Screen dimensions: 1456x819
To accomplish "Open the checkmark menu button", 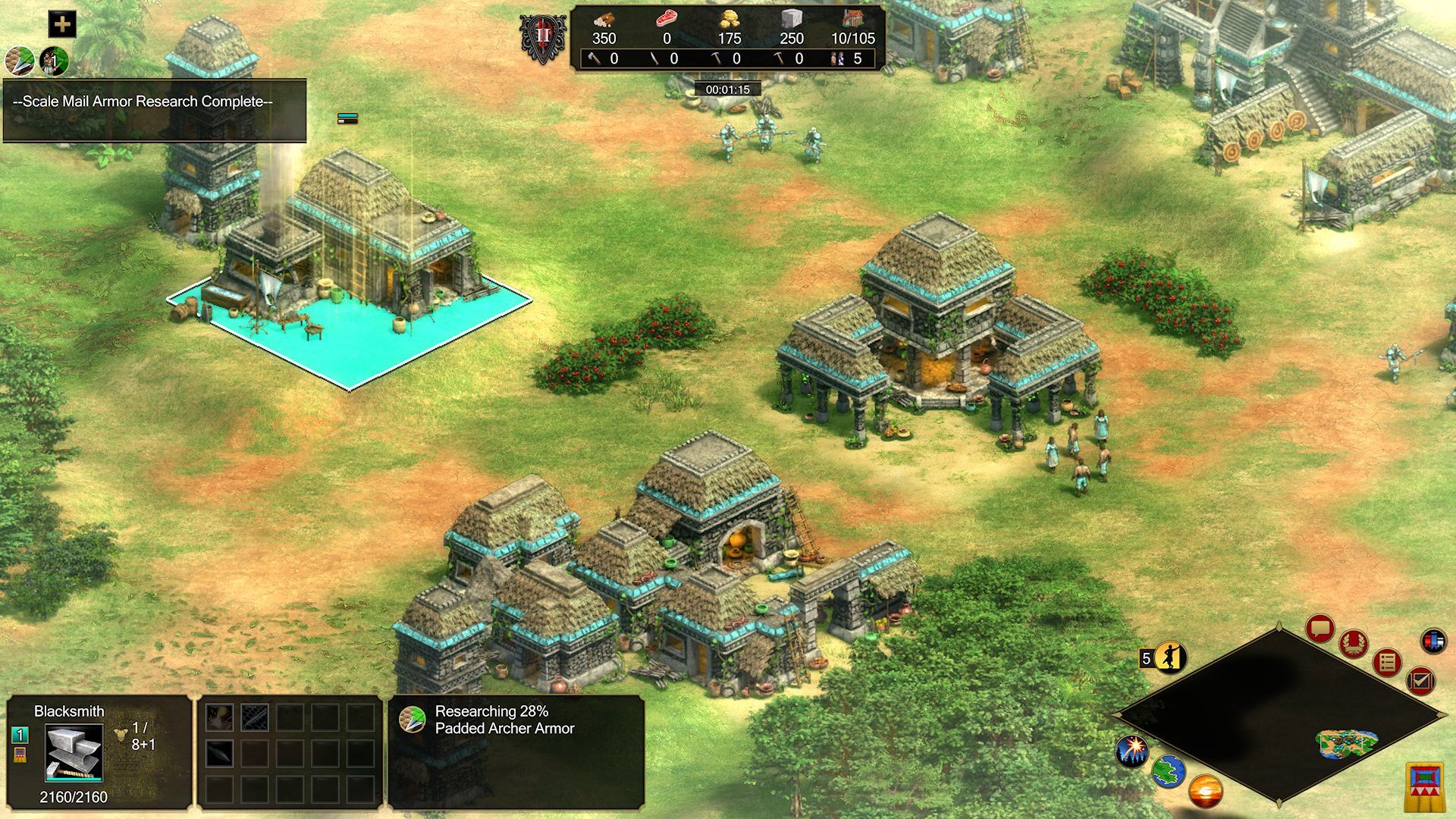I will [1420, 680].
